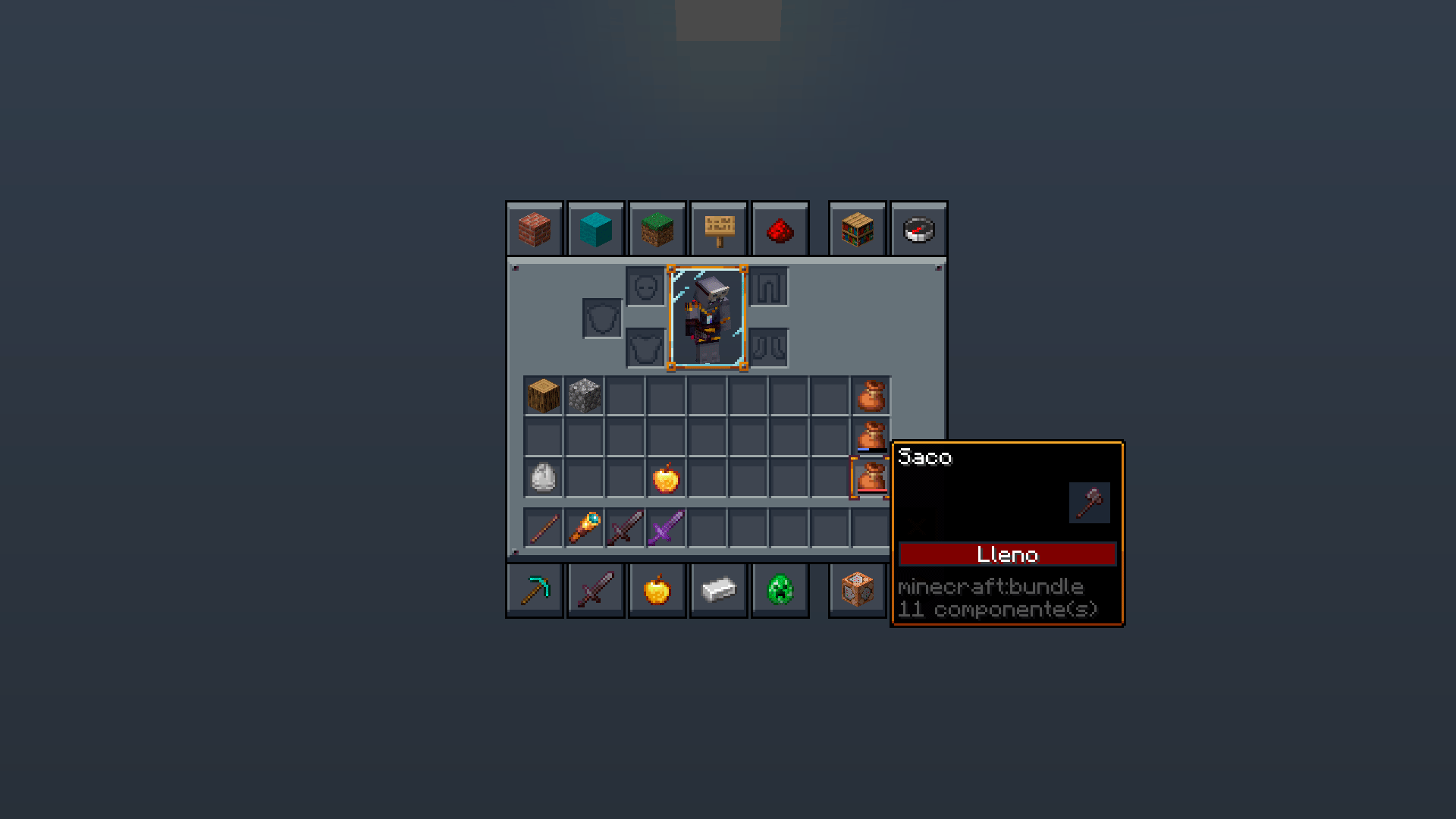Open the bricks block creative tab
The height and width of the screenshot is (819, 1456).
point(534,230)
